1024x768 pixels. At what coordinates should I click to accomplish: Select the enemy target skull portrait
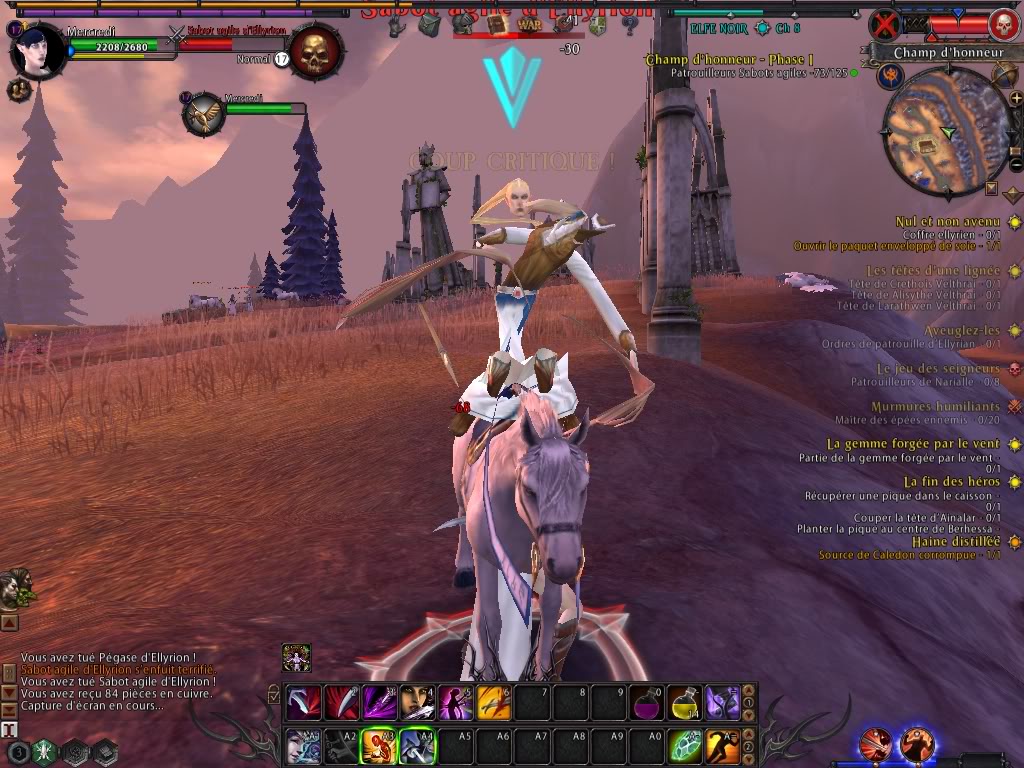[x=316, y=50]
